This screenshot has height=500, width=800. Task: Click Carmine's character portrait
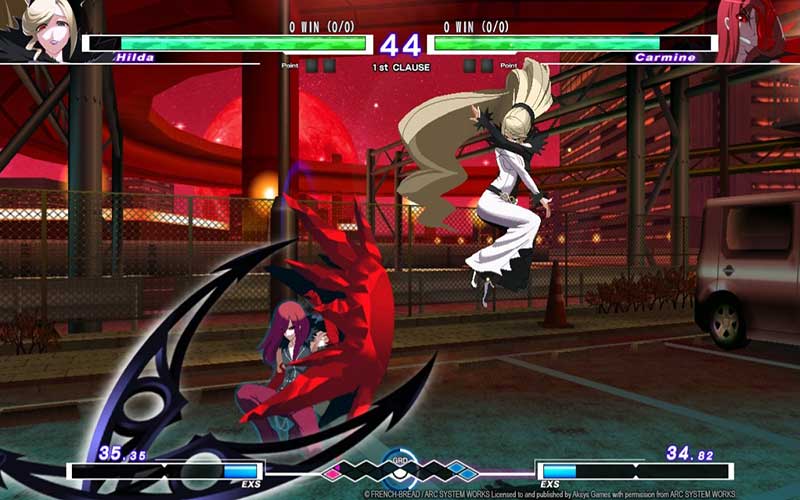[x=762, y=28]
